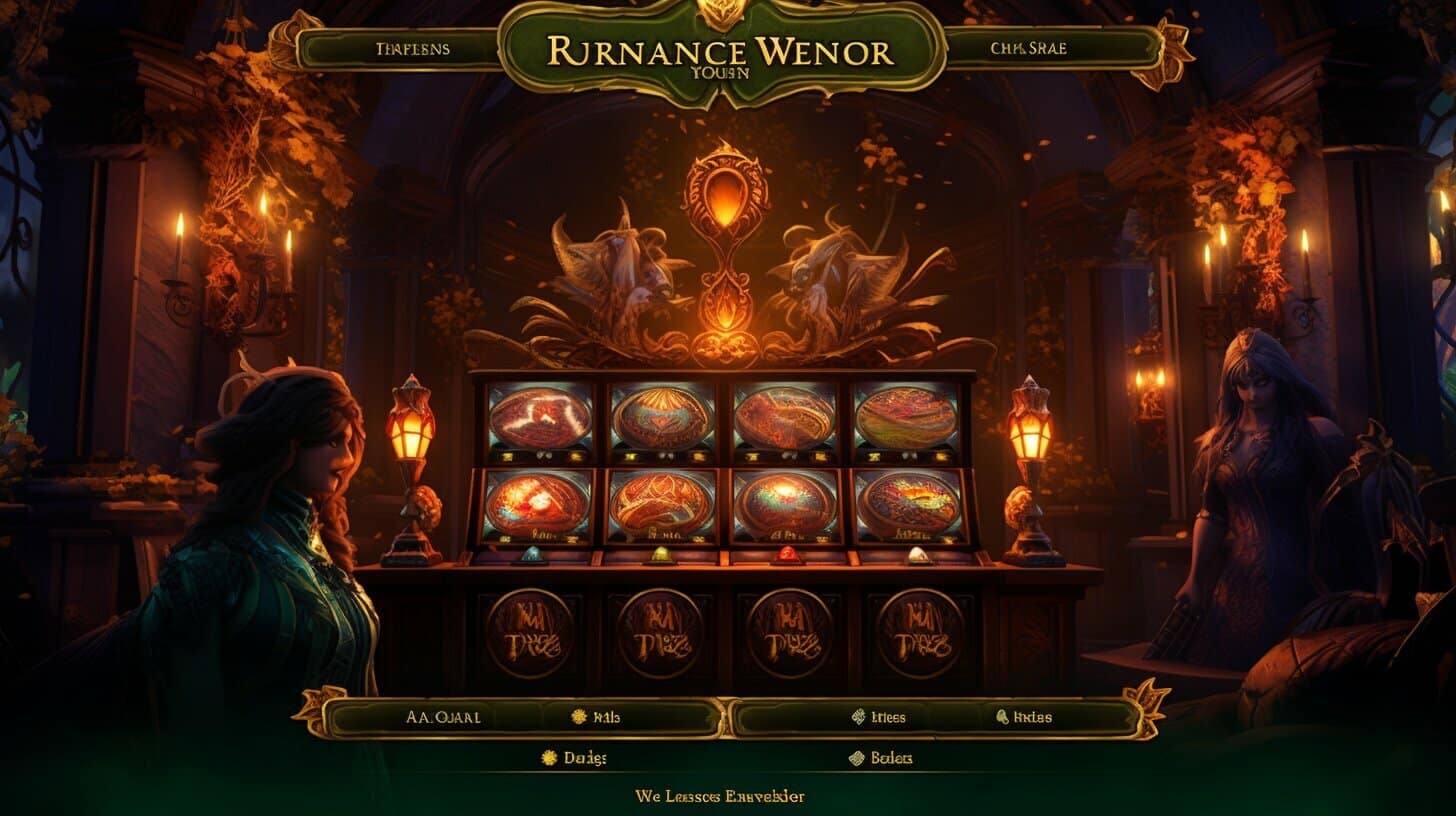Select the Hxias button
The height and width of the screenshot is (816, 1456).
(x=1024, y=717)
